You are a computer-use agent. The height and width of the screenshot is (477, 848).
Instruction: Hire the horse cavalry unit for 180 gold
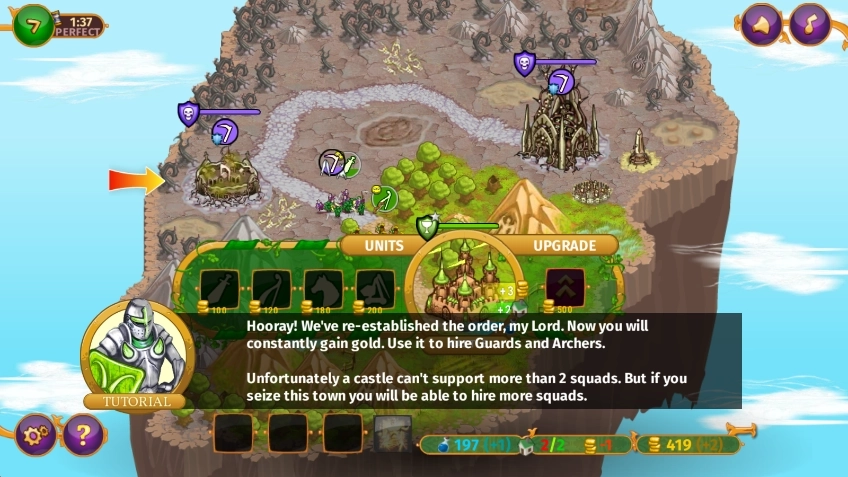point(323,289)
